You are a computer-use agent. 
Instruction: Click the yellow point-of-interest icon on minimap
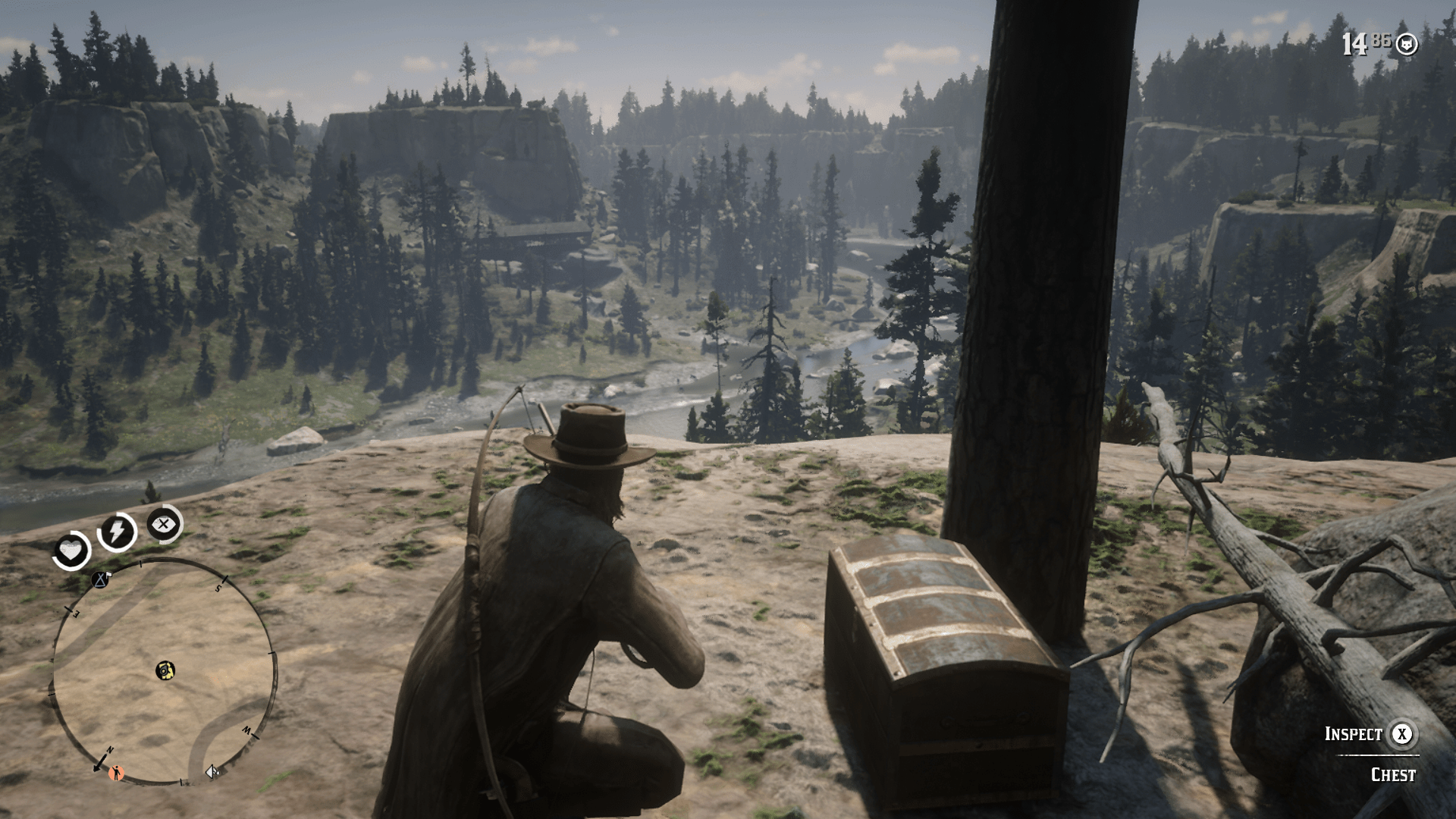tap(165, 670)
